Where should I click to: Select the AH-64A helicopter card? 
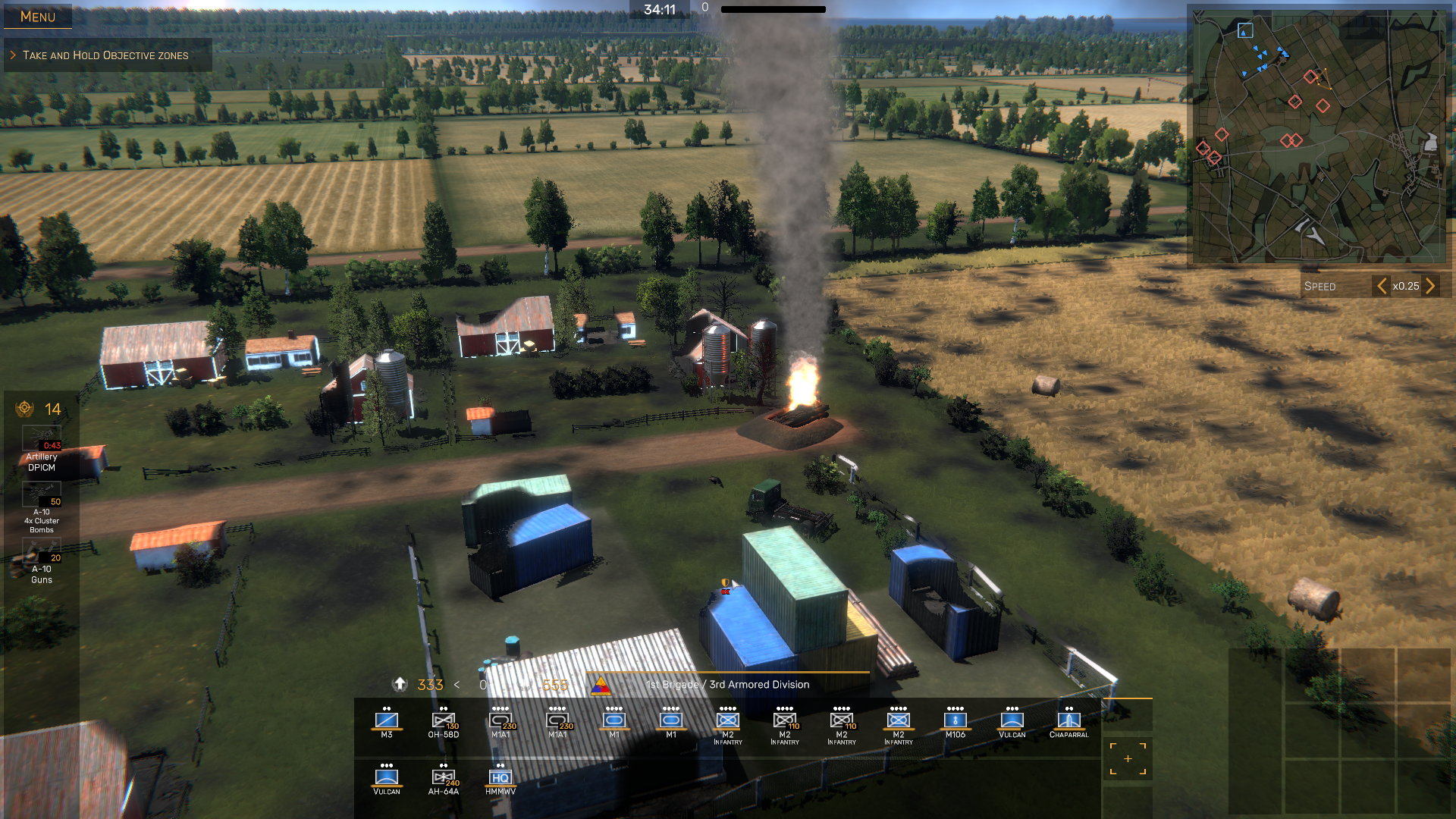pyautogui.click(x=444, y=779)
